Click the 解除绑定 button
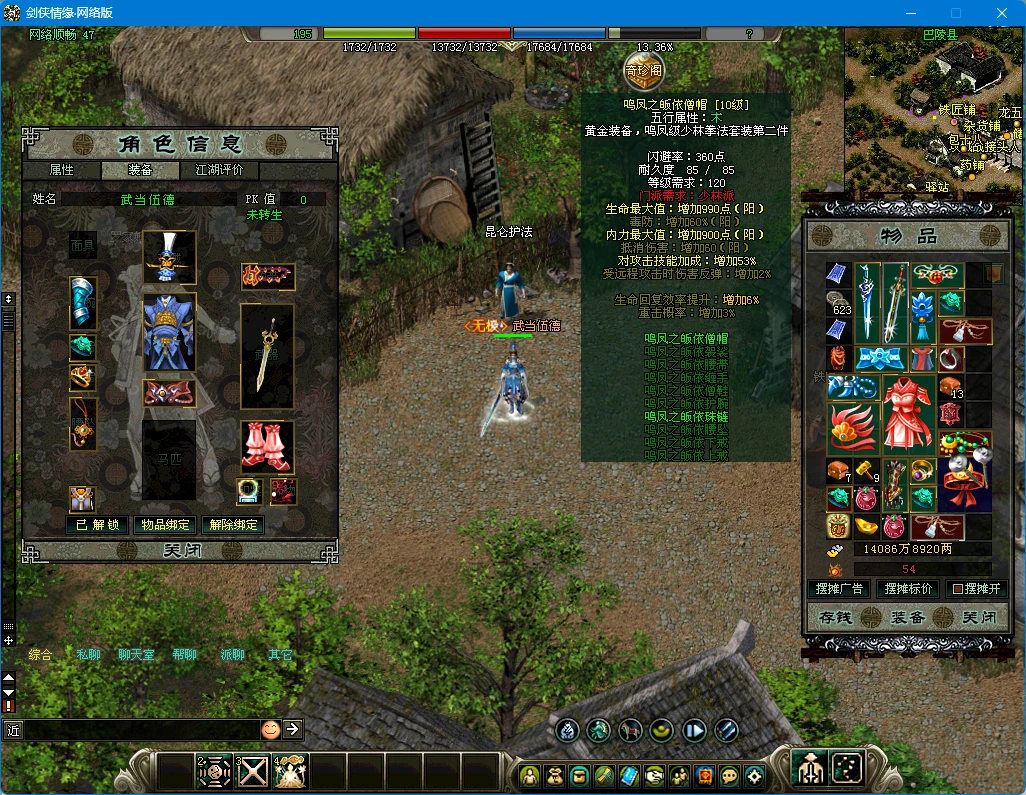1026x795 pixels. pos(233,525)
